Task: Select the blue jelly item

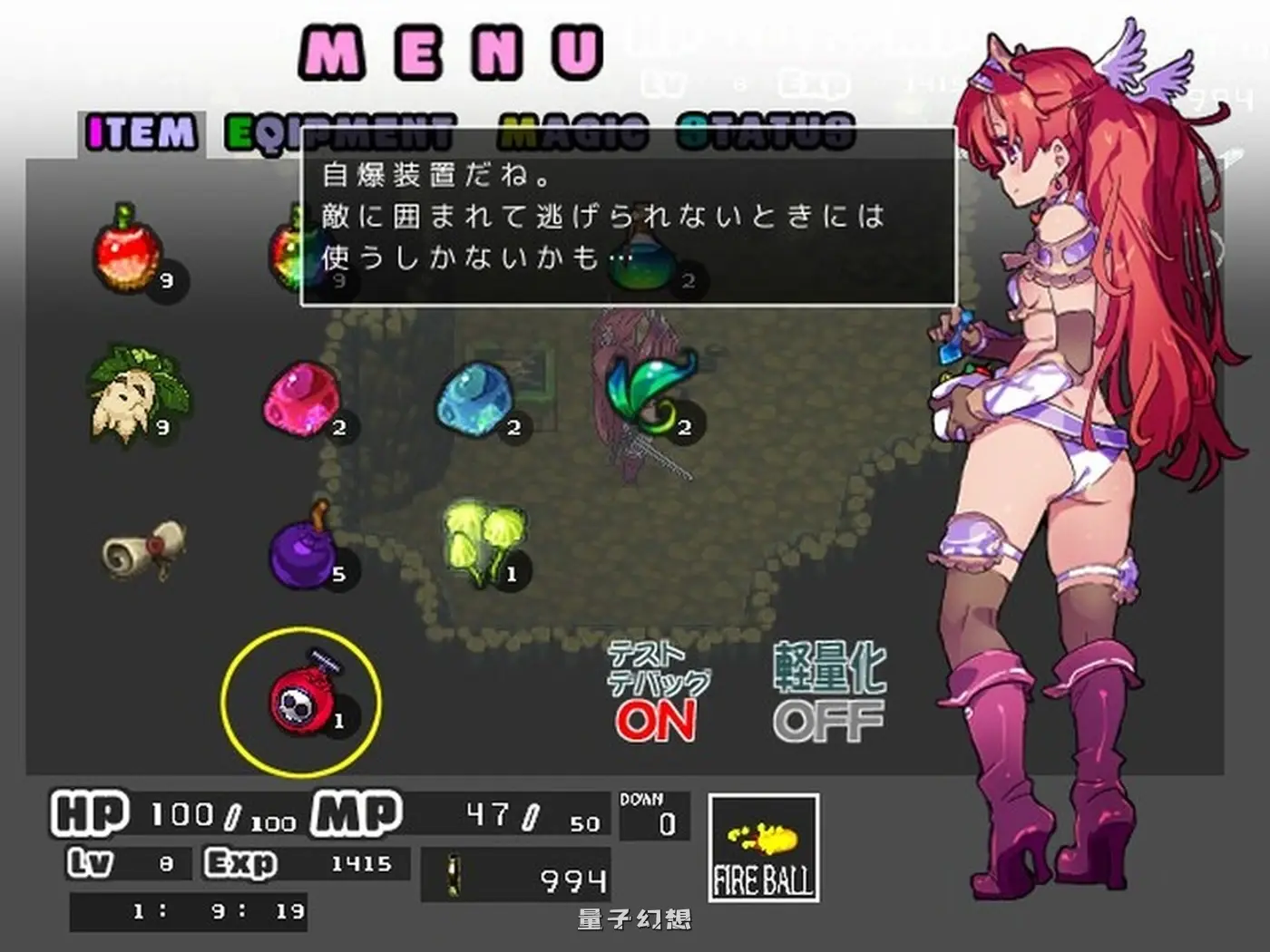Action: [476, 399]
